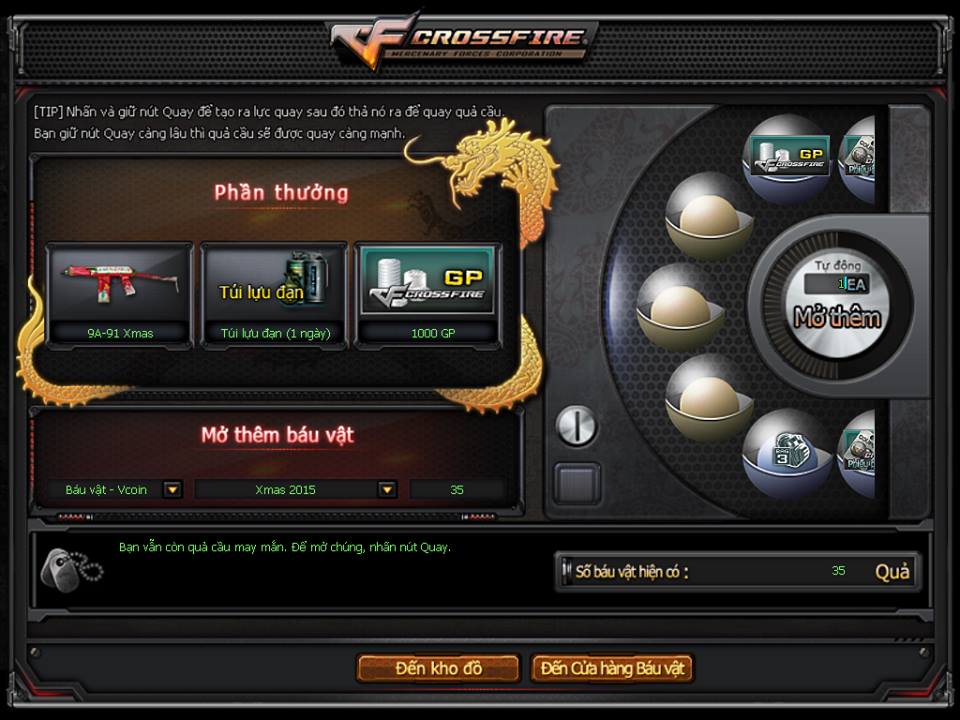Open the Báu vật - Vcoin dropdown

173,490
